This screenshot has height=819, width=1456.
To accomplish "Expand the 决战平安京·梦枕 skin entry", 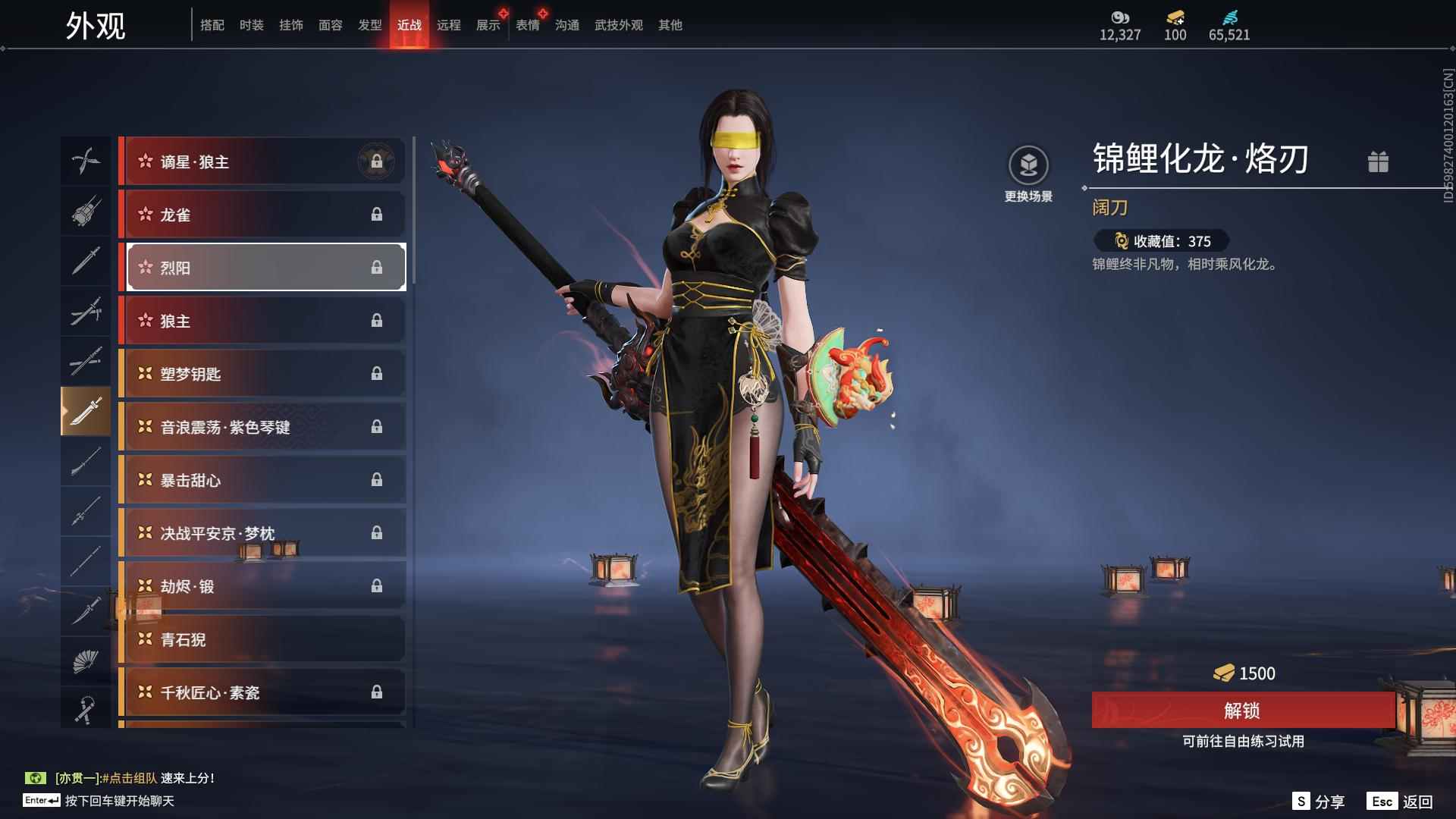I will [x=263, y=533].
